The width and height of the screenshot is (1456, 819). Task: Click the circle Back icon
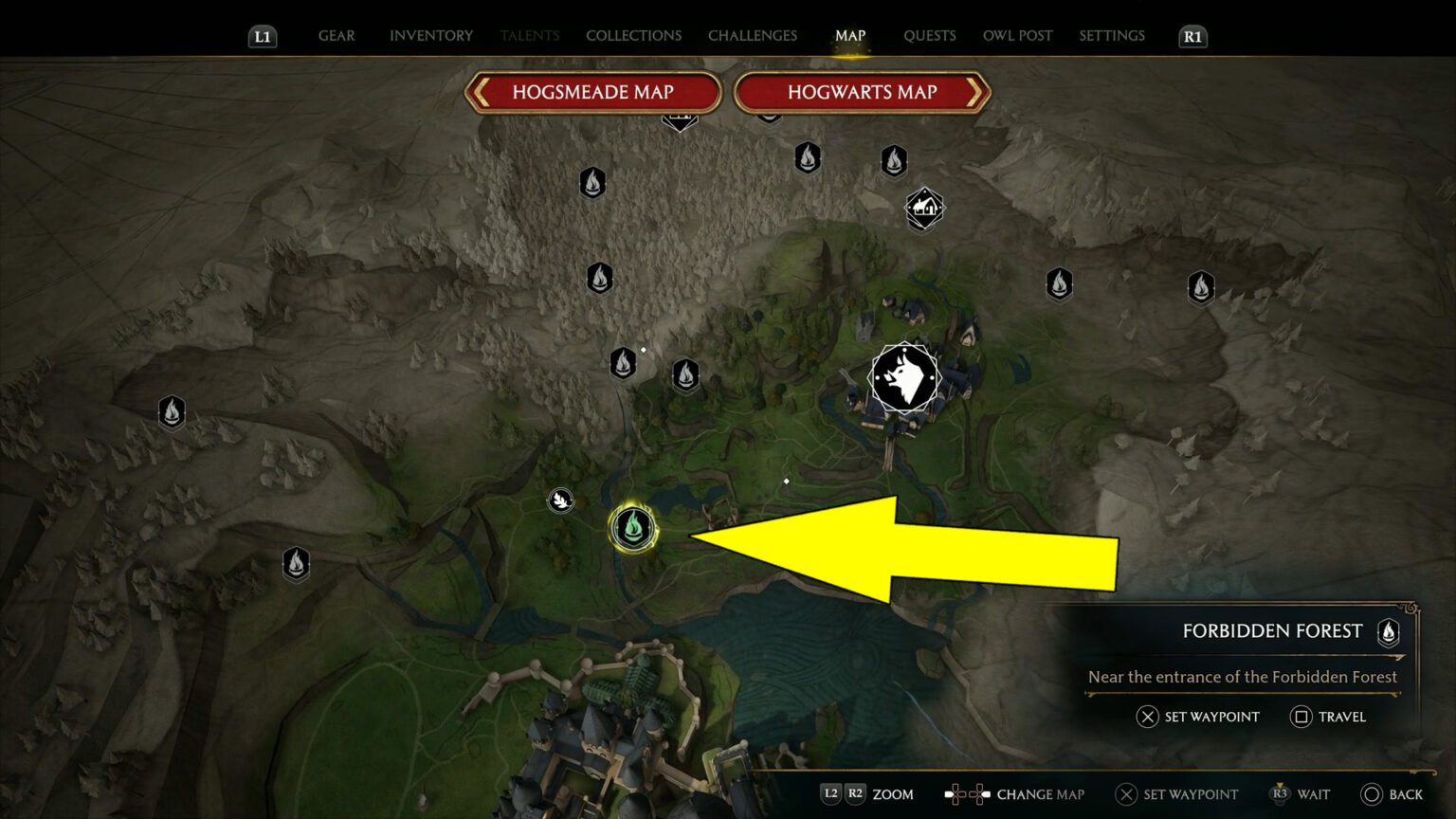1372,794
